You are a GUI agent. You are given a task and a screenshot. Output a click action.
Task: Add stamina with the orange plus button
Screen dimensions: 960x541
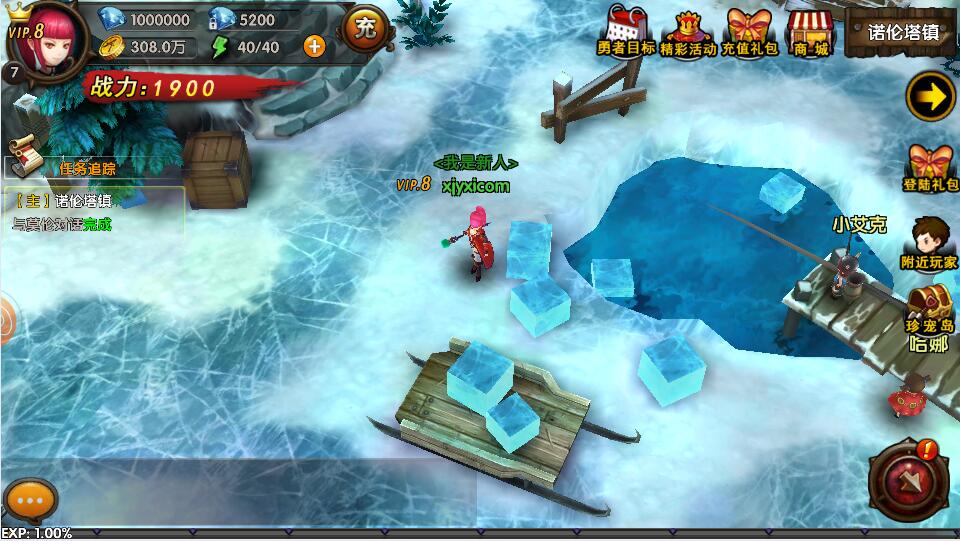pyautogui.click(x=314, y=46)
